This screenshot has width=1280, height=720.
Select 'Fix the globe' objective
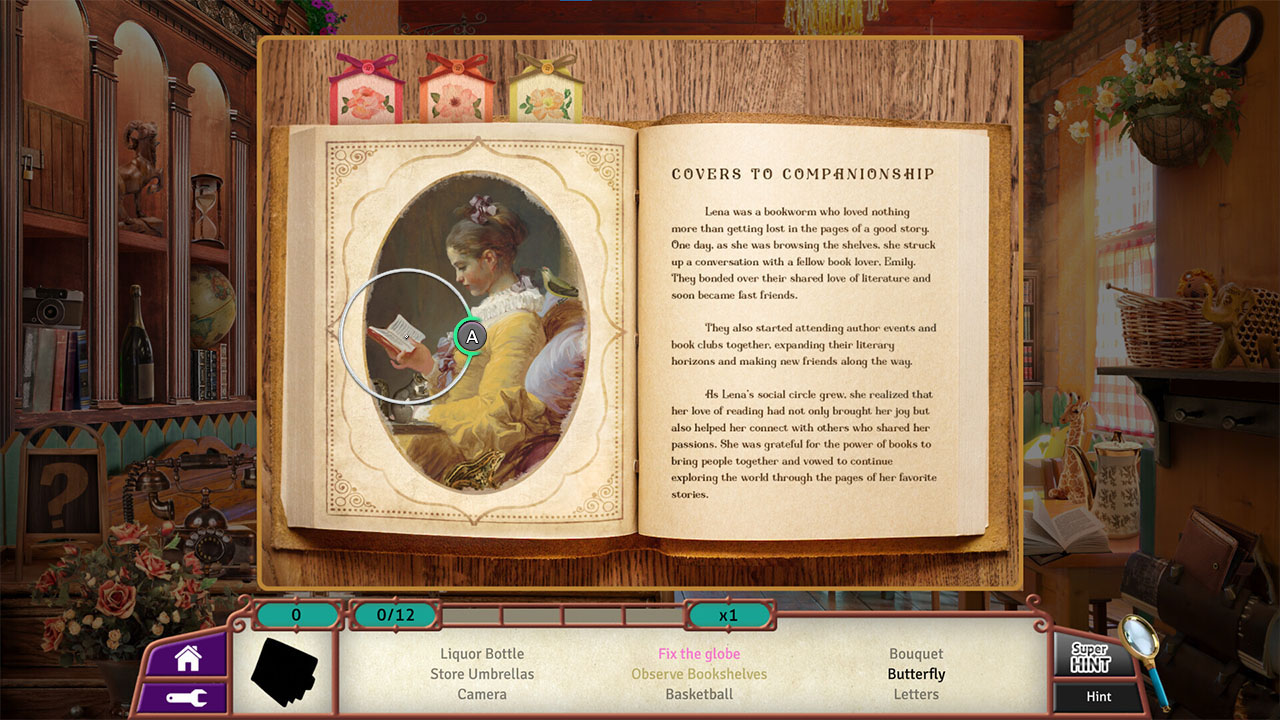[x=699, y=653]
